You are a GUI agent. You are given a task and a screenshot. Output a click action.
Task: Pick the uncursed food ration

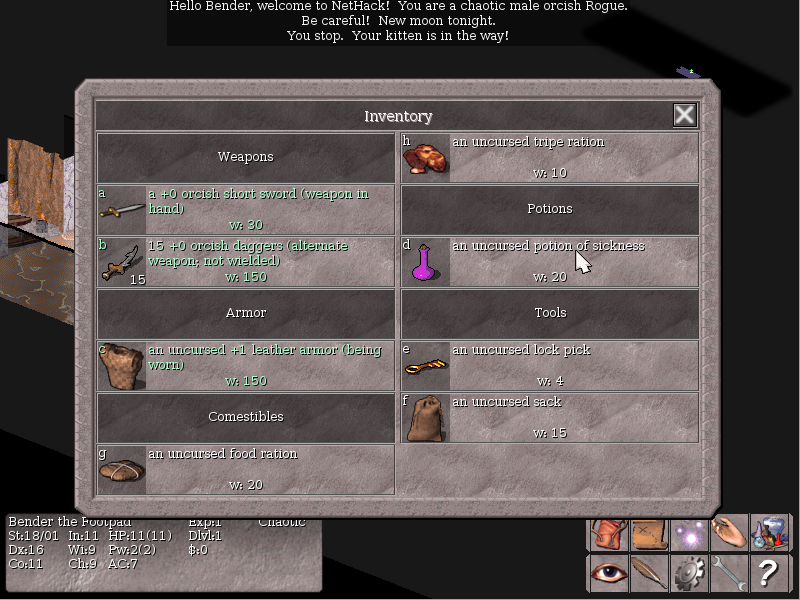click(246, 469)
